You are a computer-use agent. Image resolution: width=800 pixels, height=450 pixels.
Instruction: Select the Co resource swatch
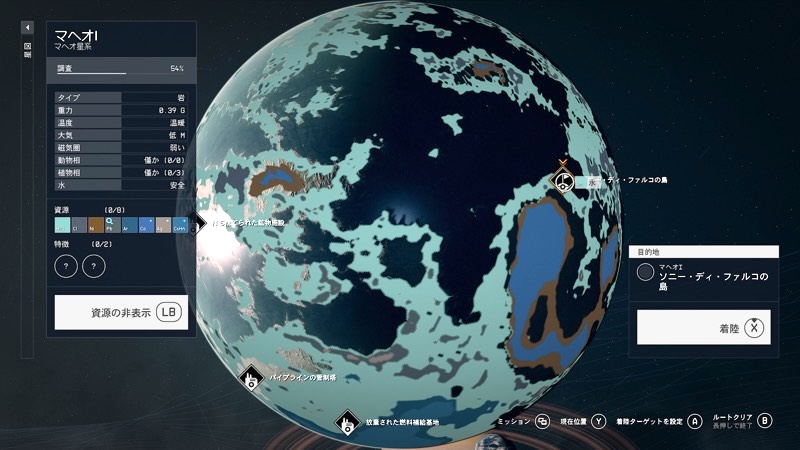tap(146, 225)
